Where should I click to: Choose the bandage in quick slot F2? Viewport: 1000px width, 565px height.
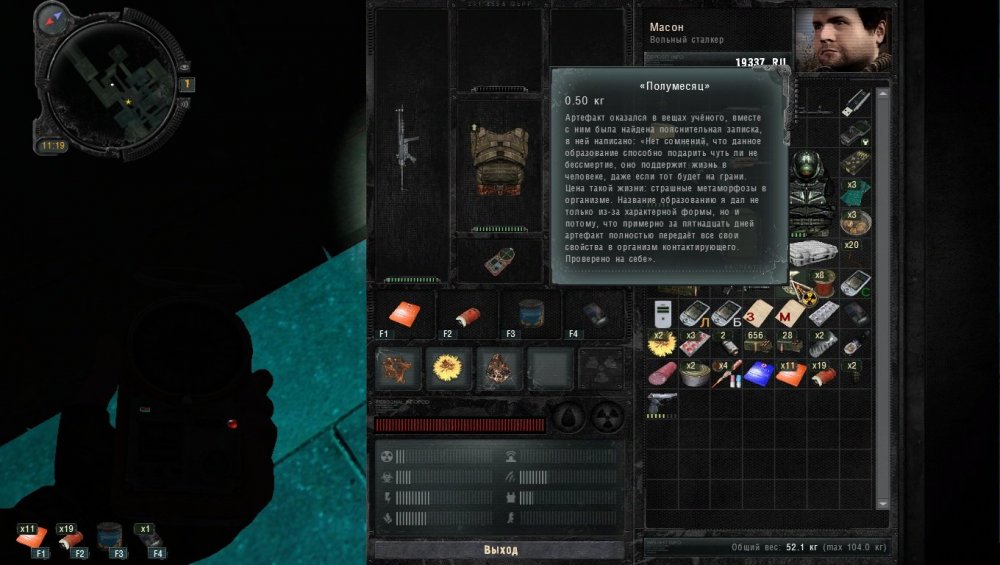click(x=466, y=313)
